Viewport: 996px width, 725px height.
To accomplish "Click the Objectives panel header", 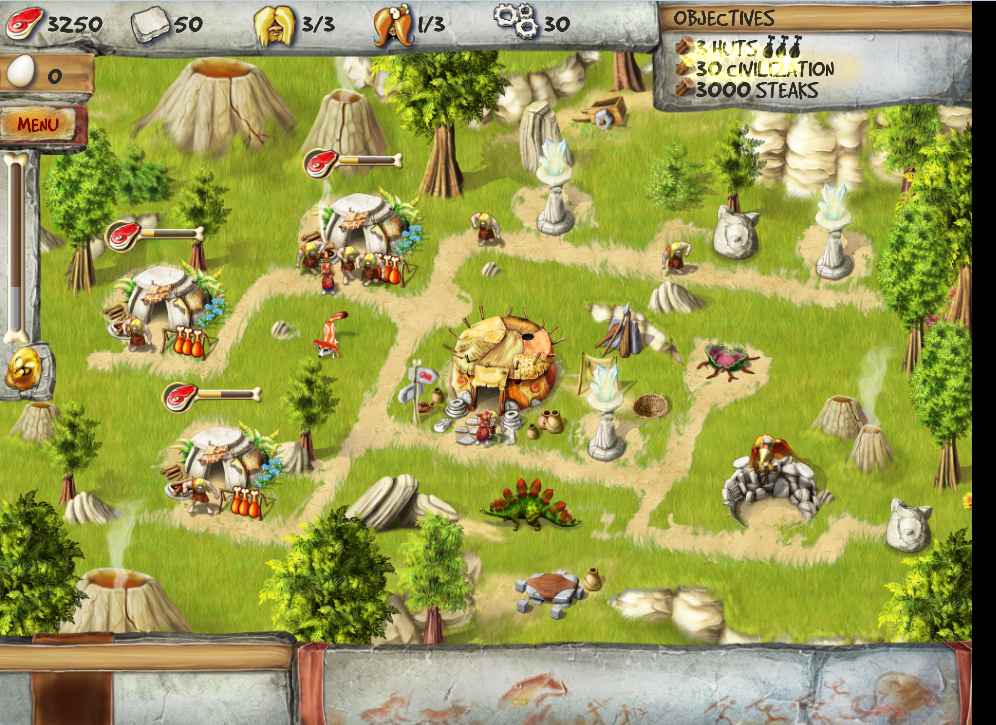I will pyautogui.click(x=724, y=18).
